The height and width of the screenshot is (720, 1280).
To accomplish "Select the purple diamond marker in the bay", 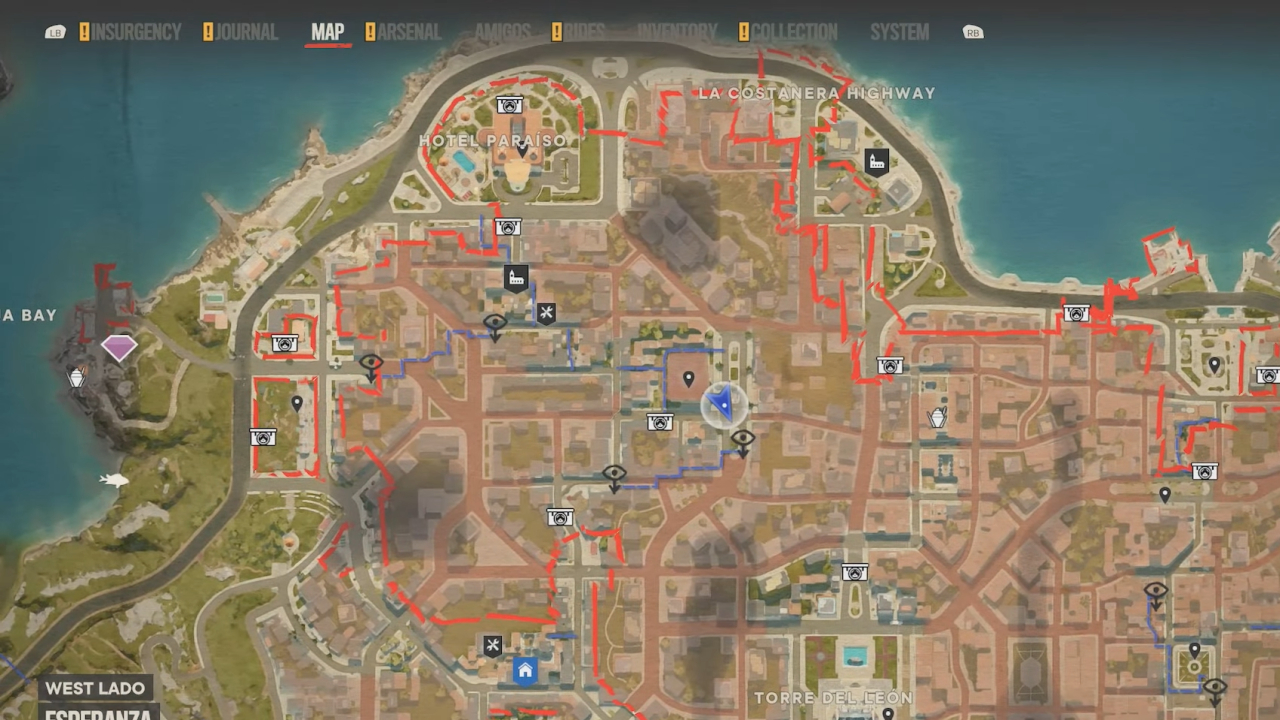I will pos(119,347).
